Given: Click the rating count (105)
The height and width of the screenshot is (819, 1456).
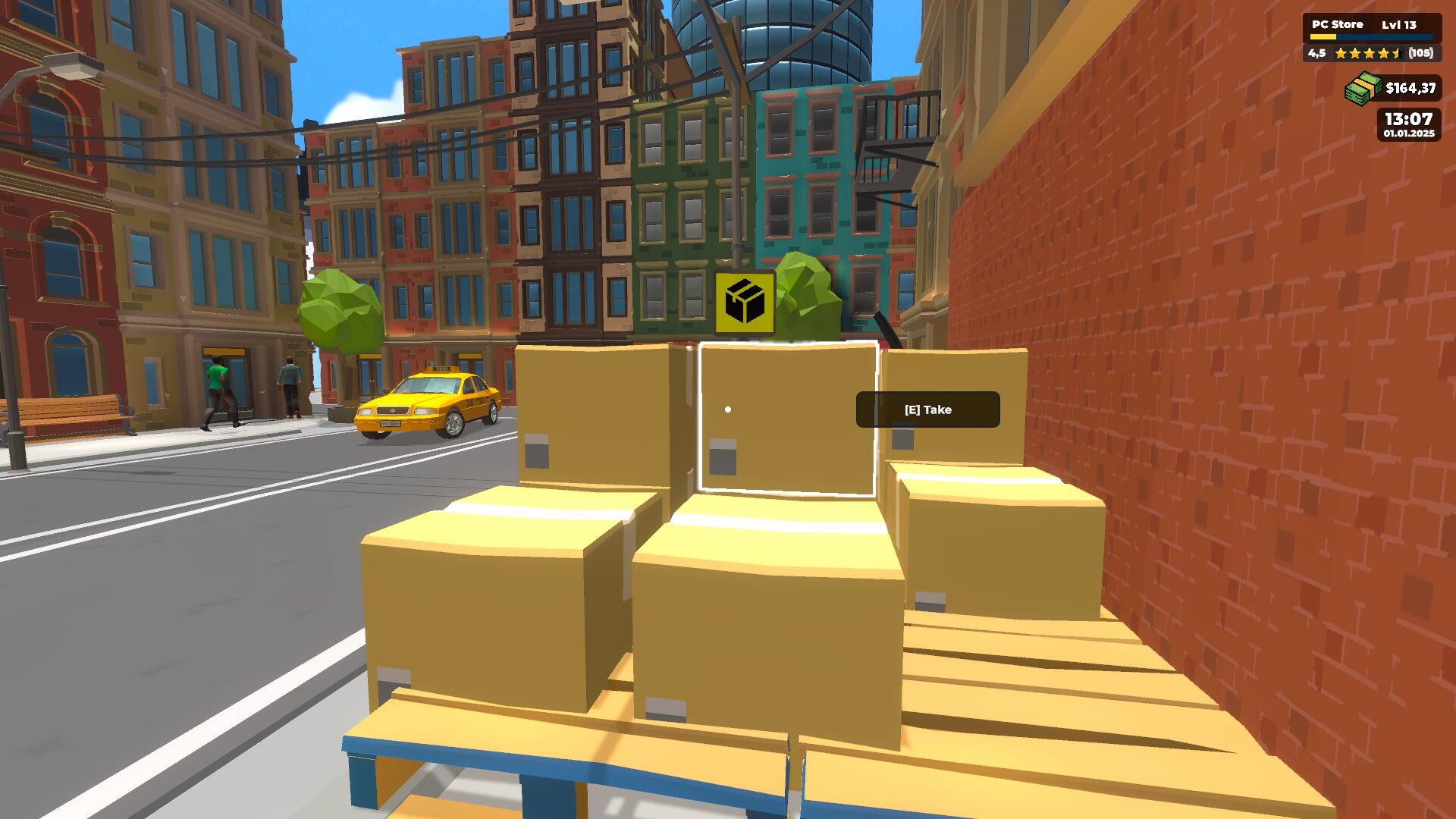Looking at the screenshot, I should tap(1423, 54).
